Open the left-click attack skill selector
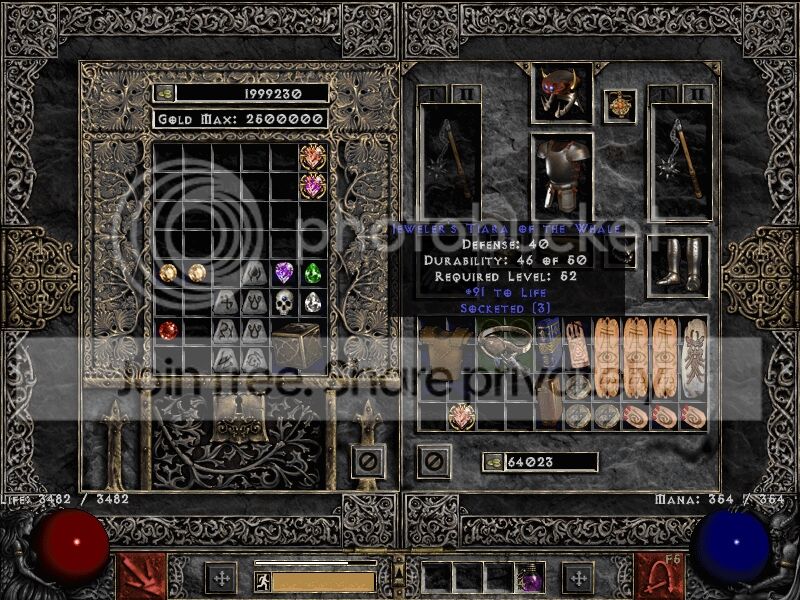 click(141, 576)
